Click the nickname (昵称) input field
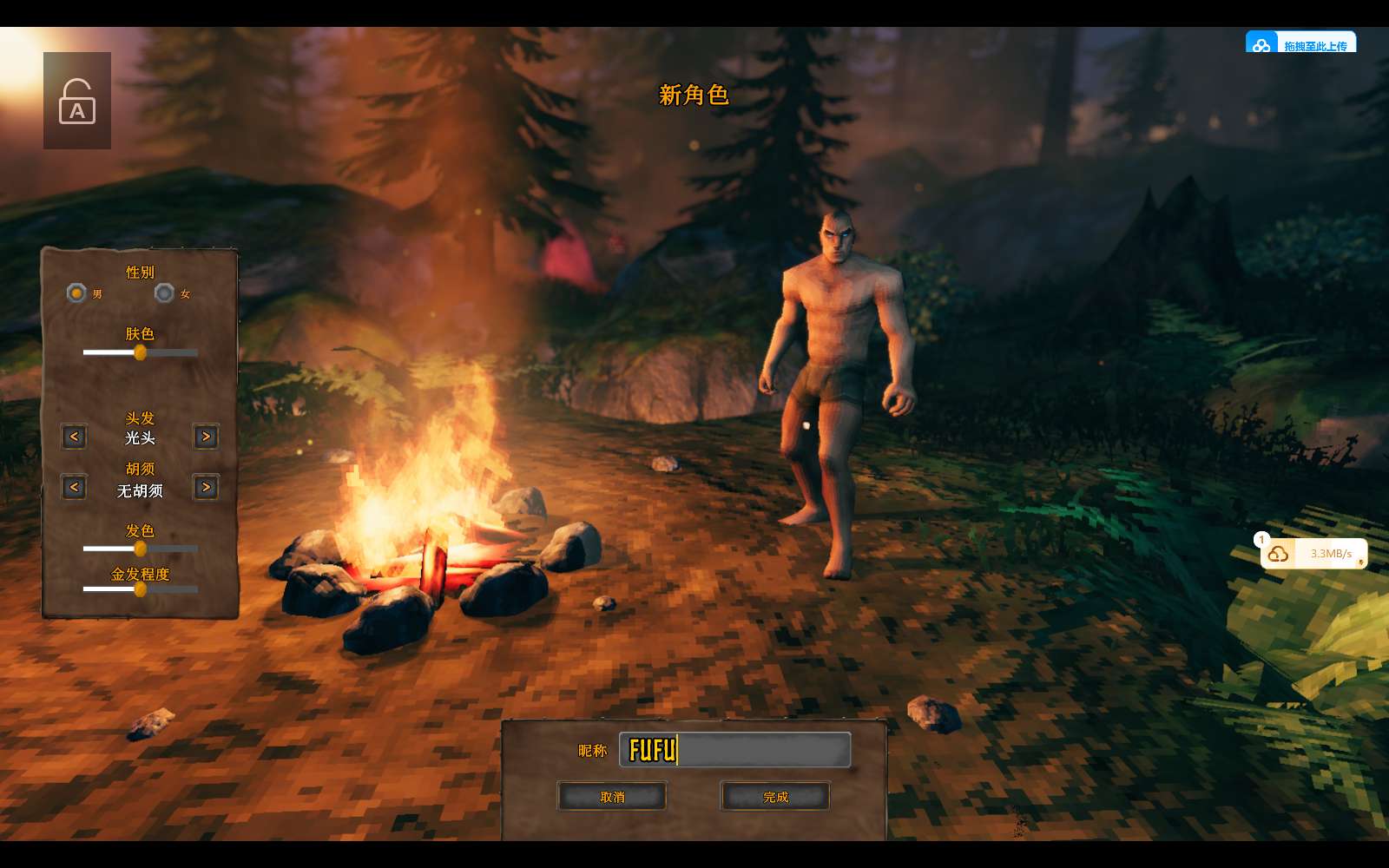 pos(734,750)
